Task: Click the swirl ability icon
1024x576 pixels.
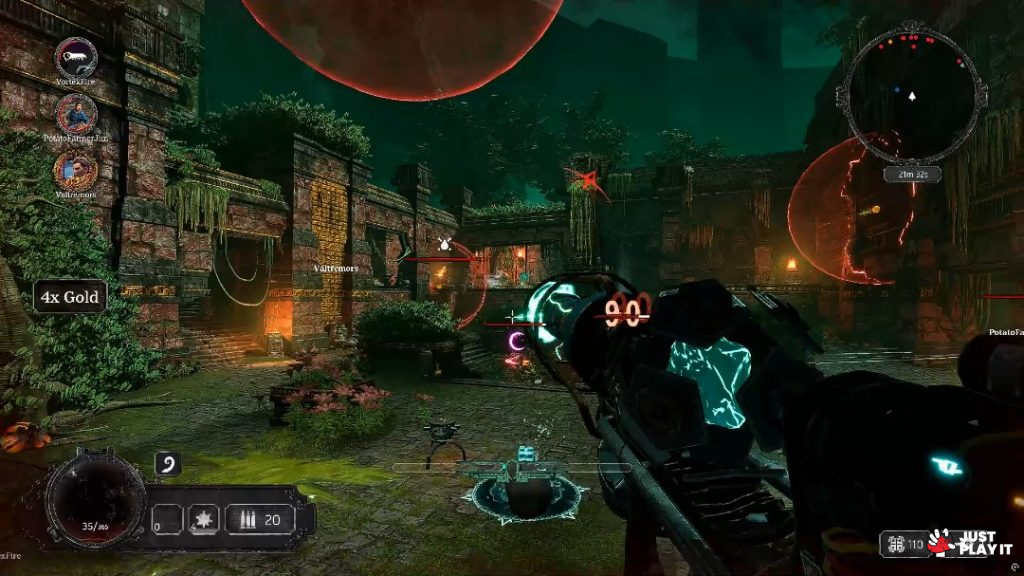Action: tap(168, 465)
